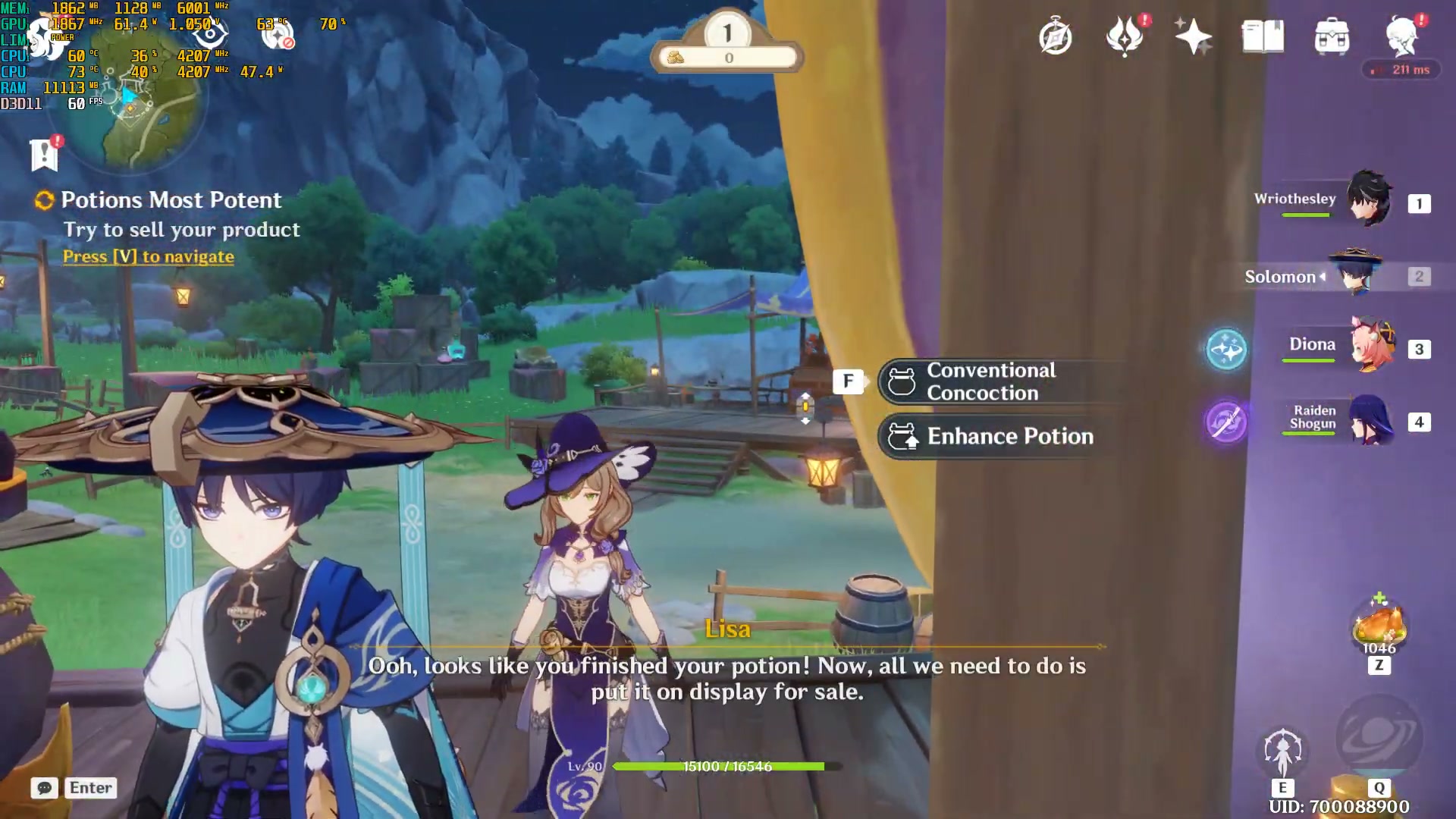Follow the navigate quest link
This screenshot has height=819, width=1456.
148,257
